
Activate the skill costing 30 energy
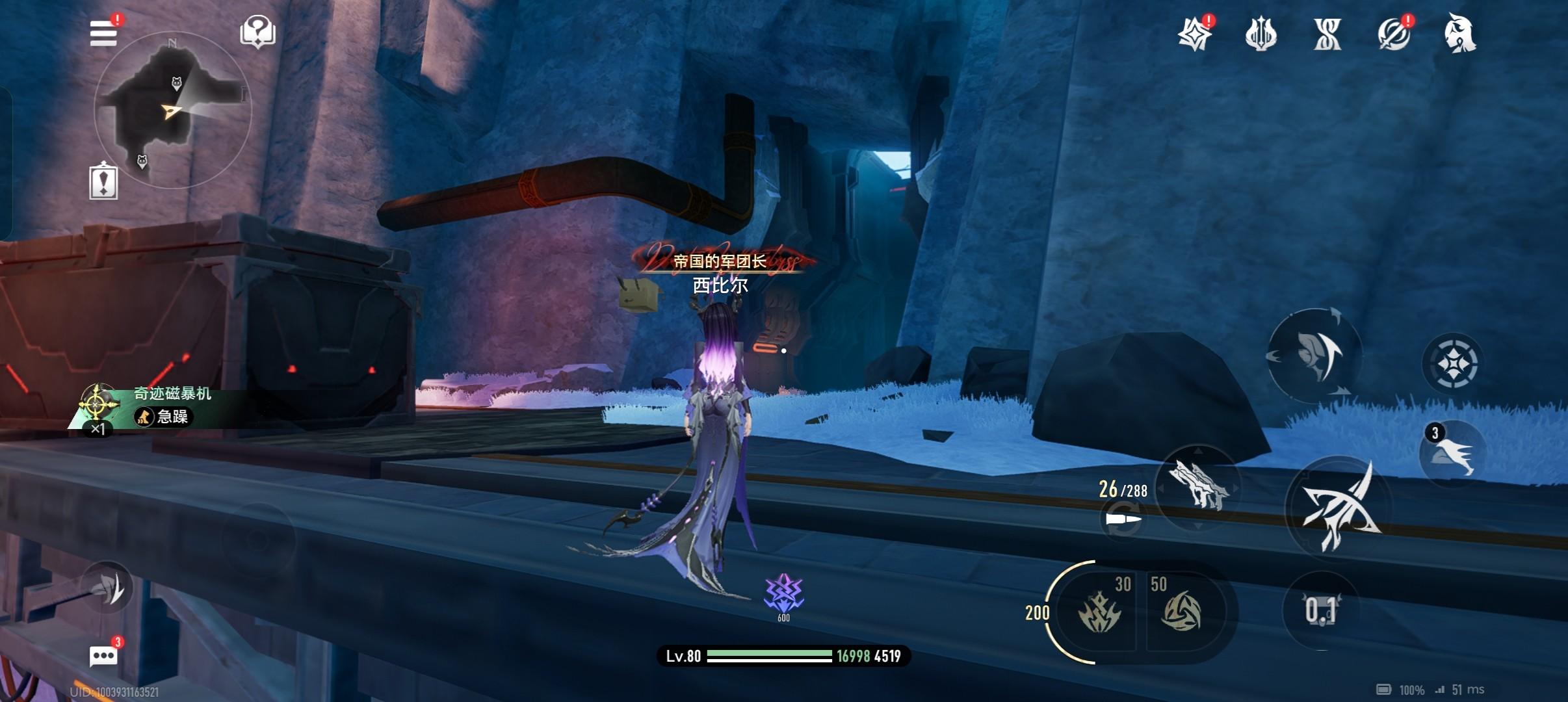pyautogui.click(x=1099, y=611)
